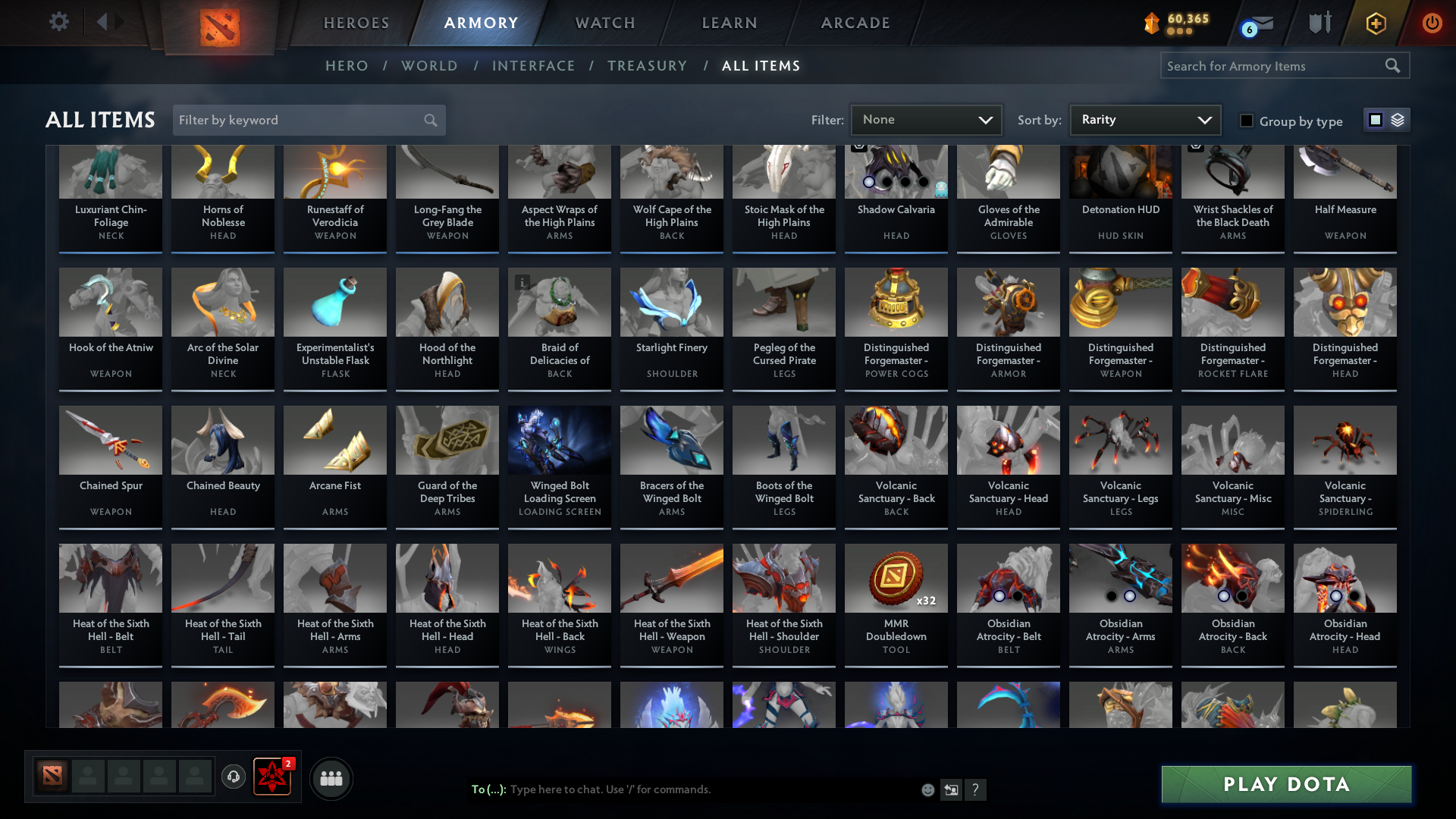Click the mail notifications envelope badge

1251,23
